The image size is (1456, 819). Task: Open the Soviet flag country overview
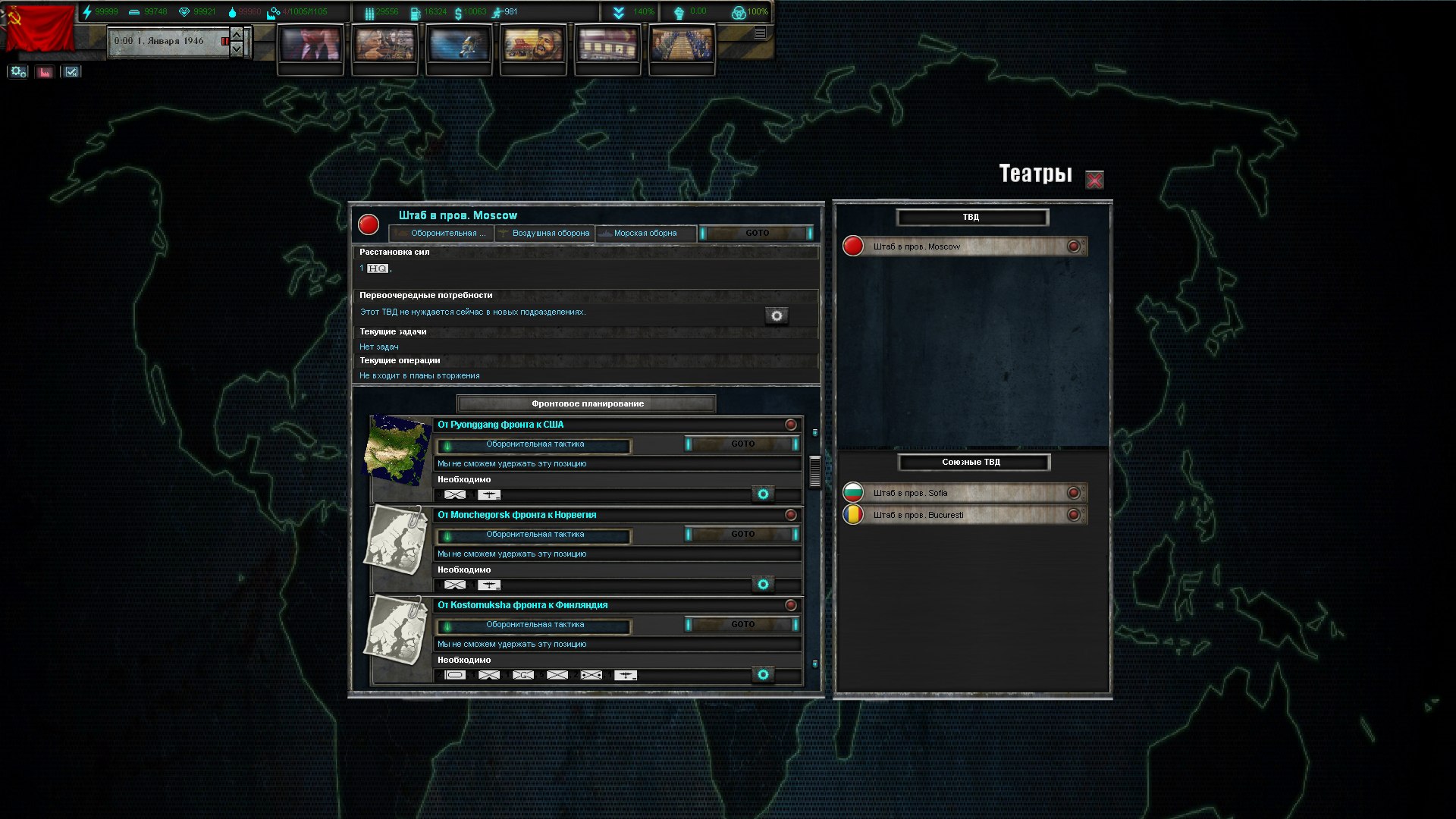39,29
